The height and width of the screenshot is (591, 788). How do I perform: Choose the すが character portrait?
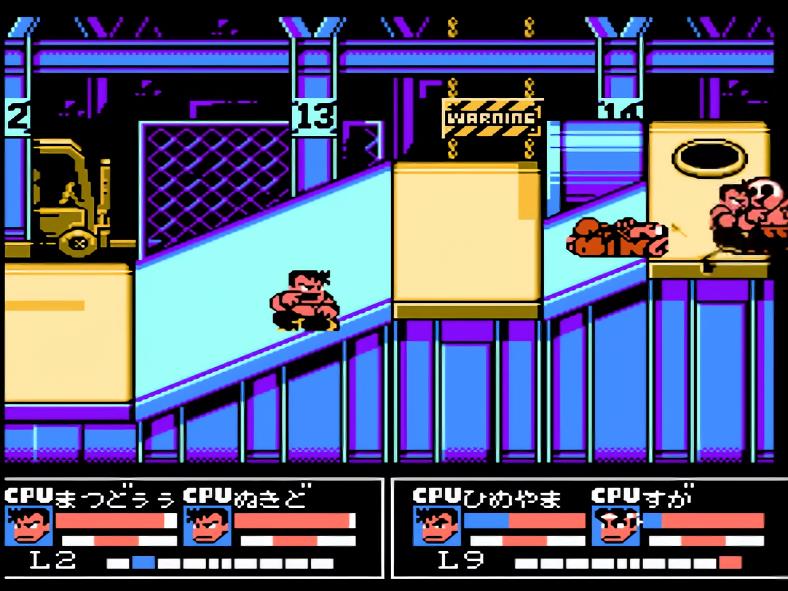615,526
